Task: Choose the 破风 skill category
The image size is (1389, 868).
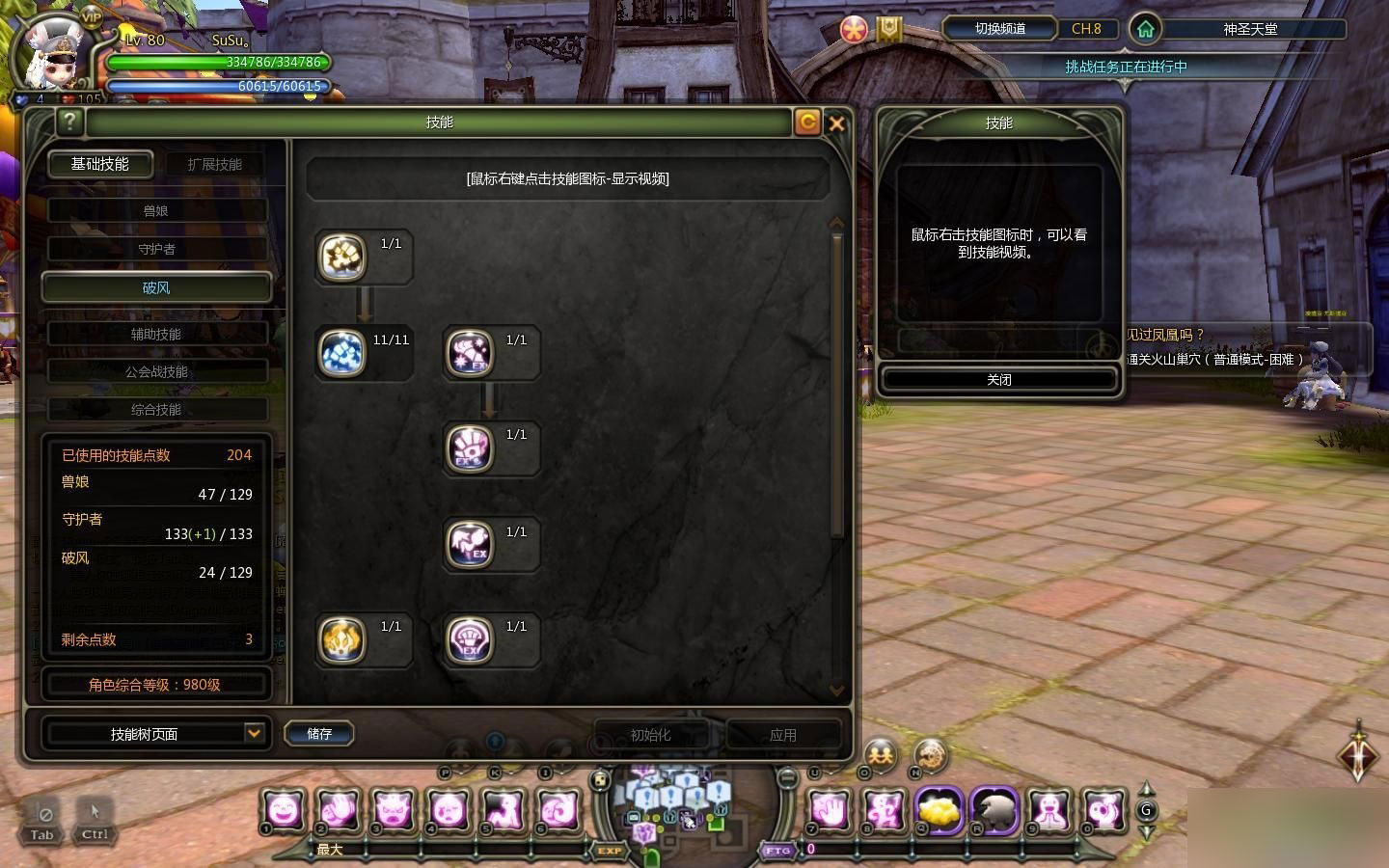Action: (156, 287)
